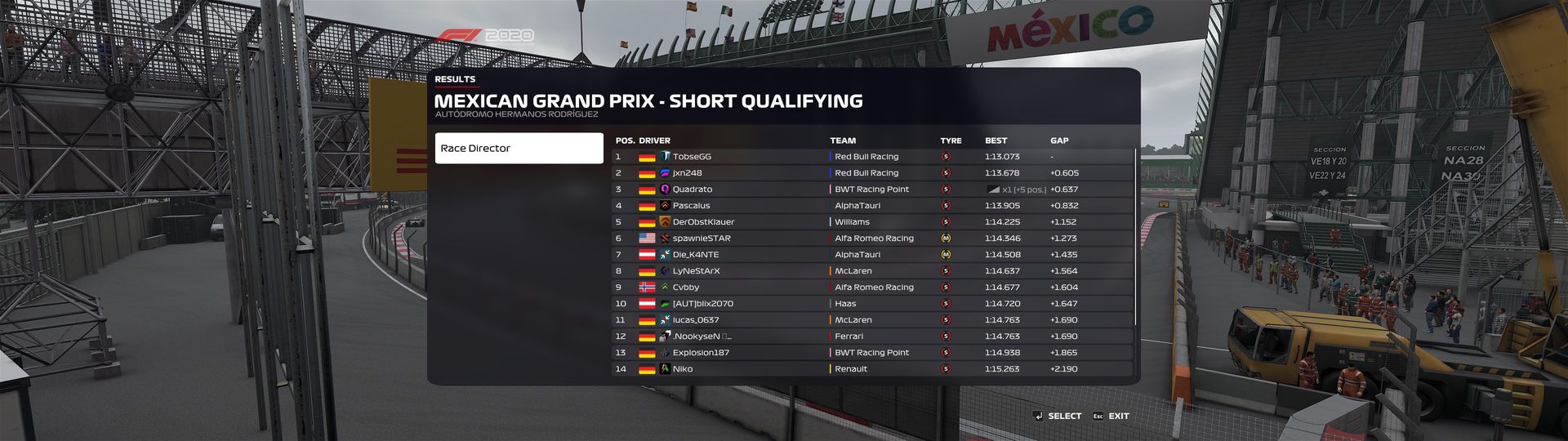Select Explosion187's result row
The width and height of the screenshot is (1568, 441).
tap(871, 353)
